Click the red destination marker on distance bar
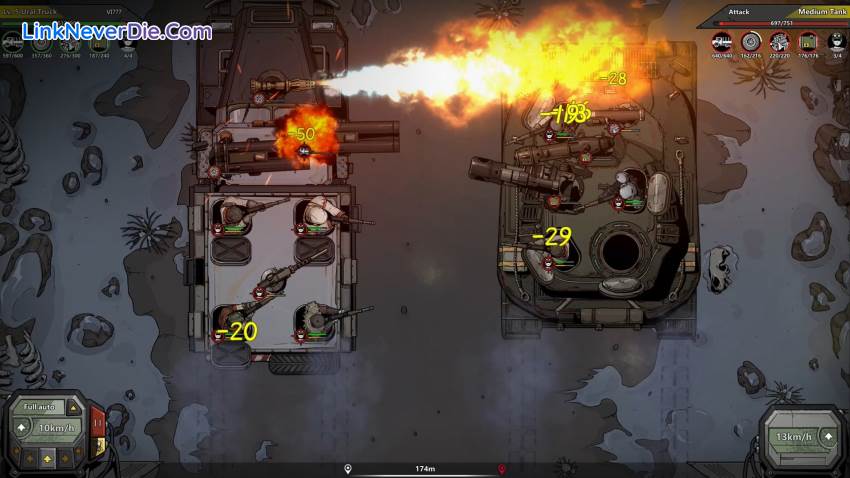 501,468
